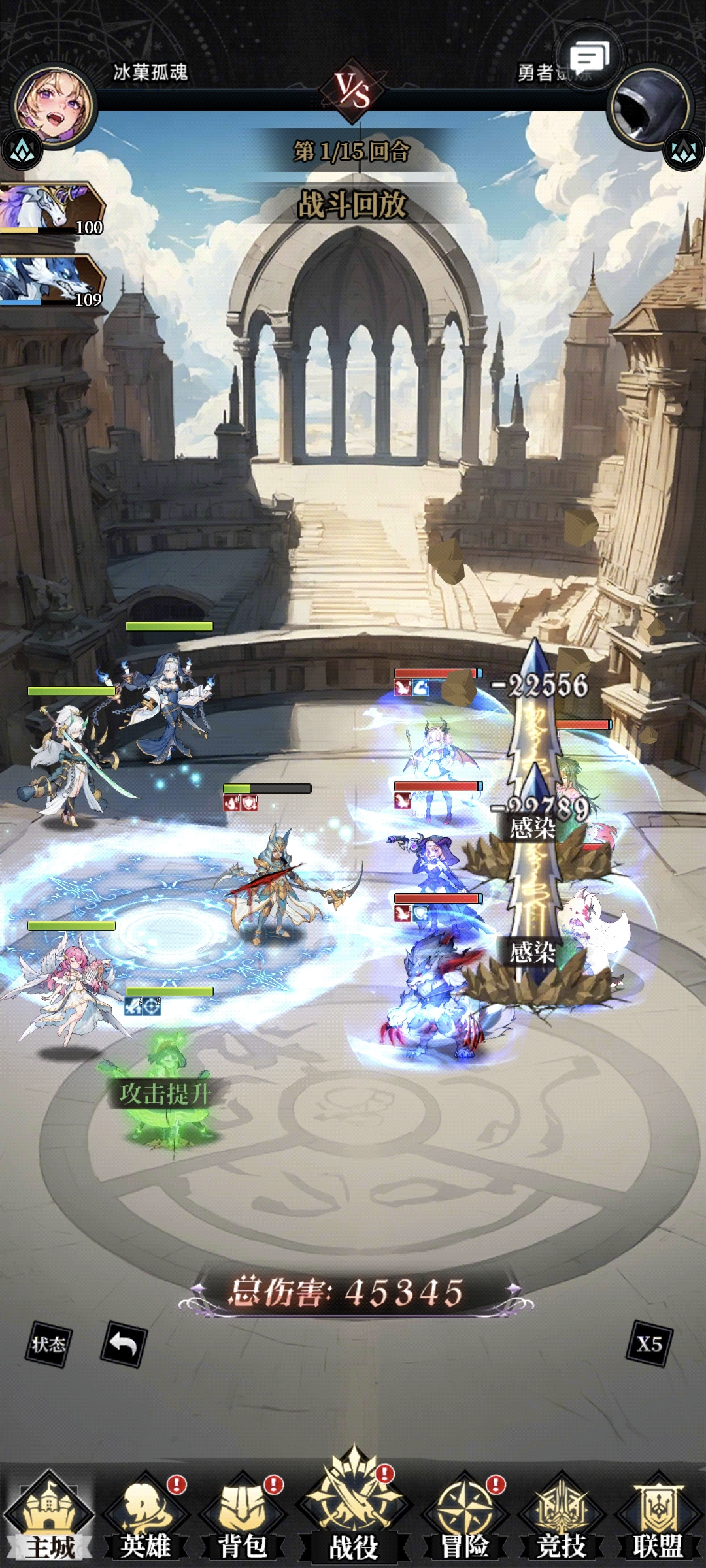Open the 主城 main city tab
Image resolution: width=706 pixels, height=1568 pixels.
(x=49, y=1516)
